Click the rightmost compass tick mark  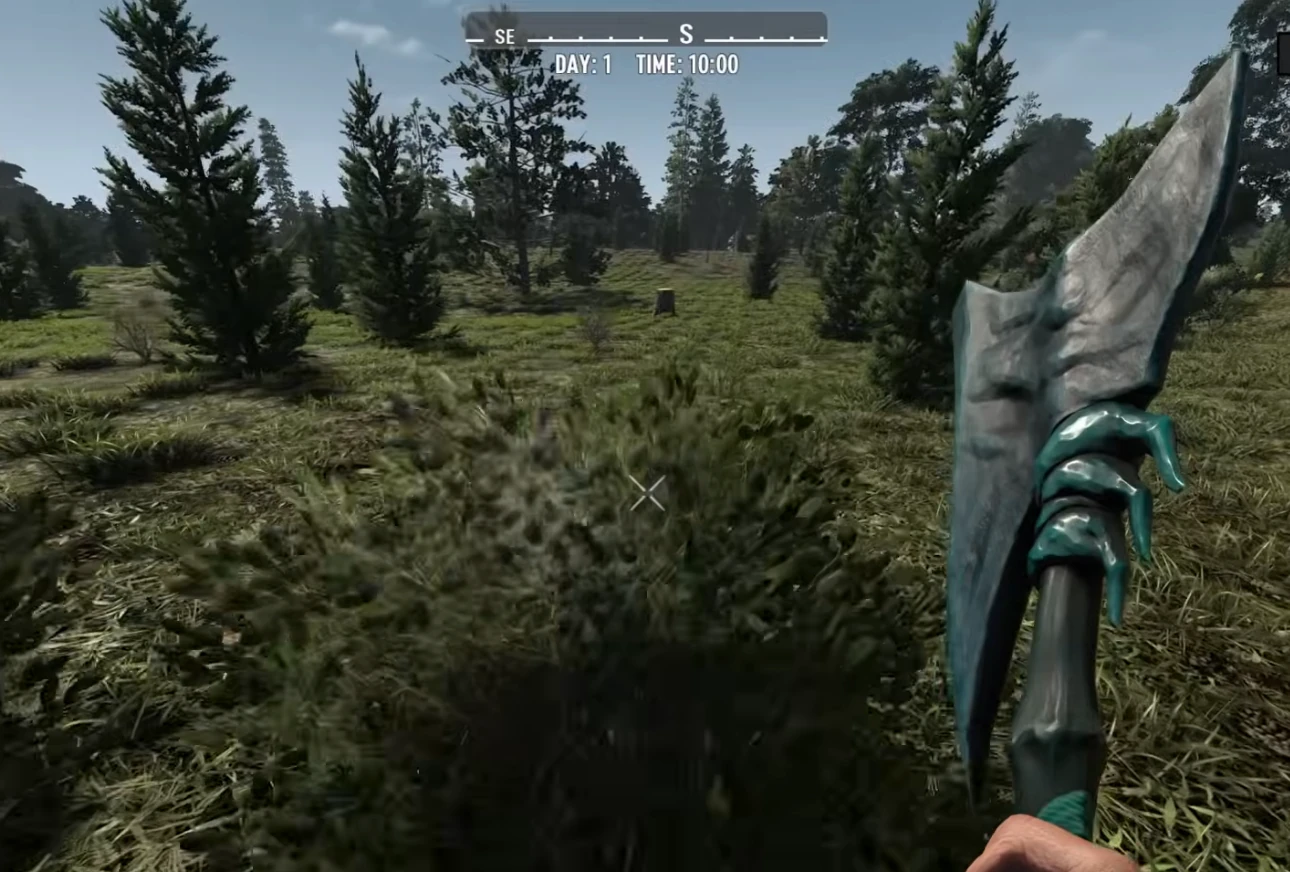click(x=822, y=38)
